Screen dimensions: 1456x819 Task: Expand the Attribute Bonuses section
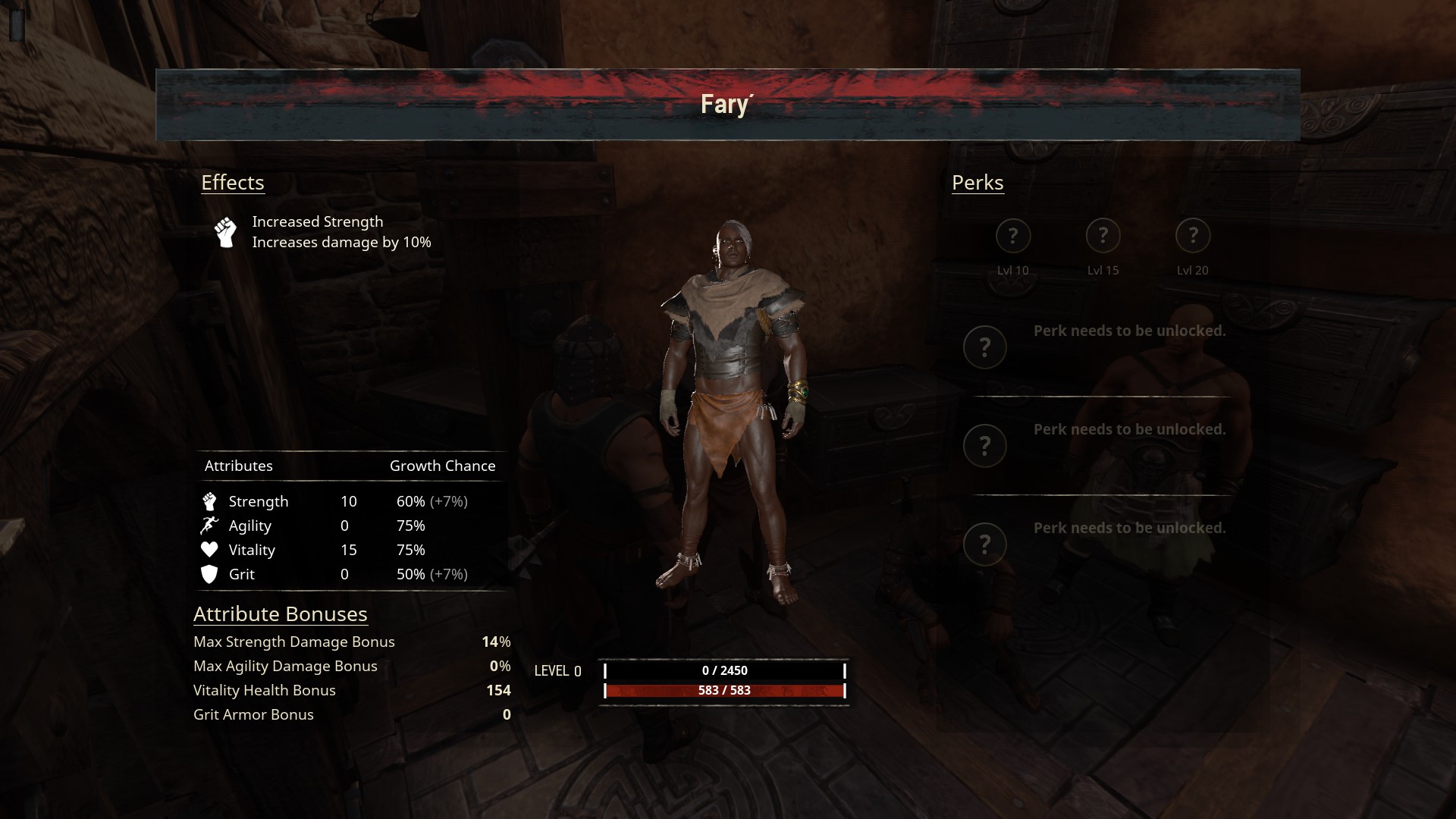pos(280,613)
